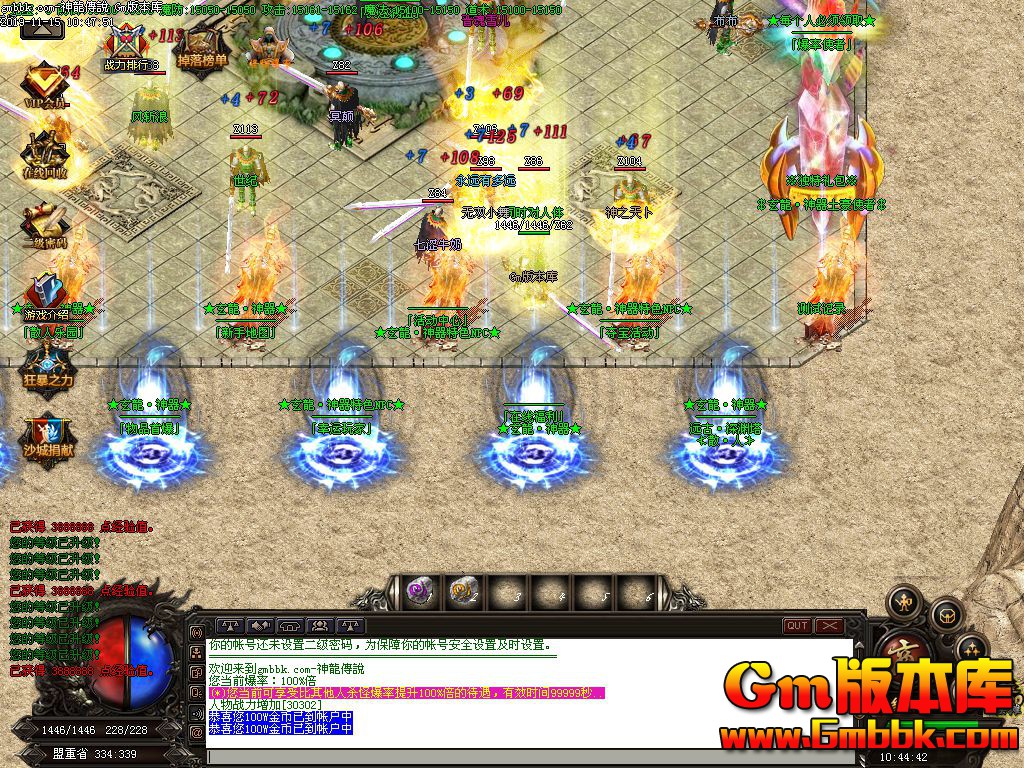Click the QUT button above the chat
The height and width of the screenshot is (768, 1024).
pos(797,626)
